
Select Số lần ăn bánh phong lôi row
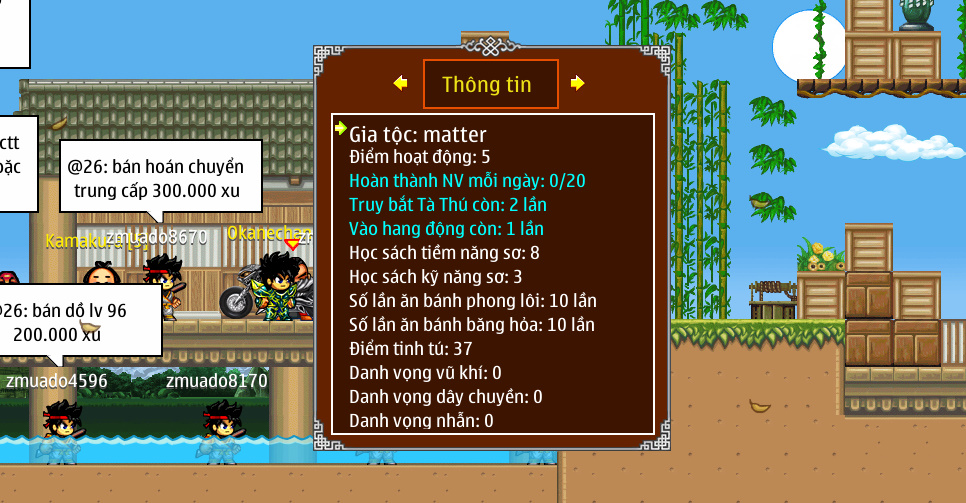pyautogui.click(x=473, y=300)
